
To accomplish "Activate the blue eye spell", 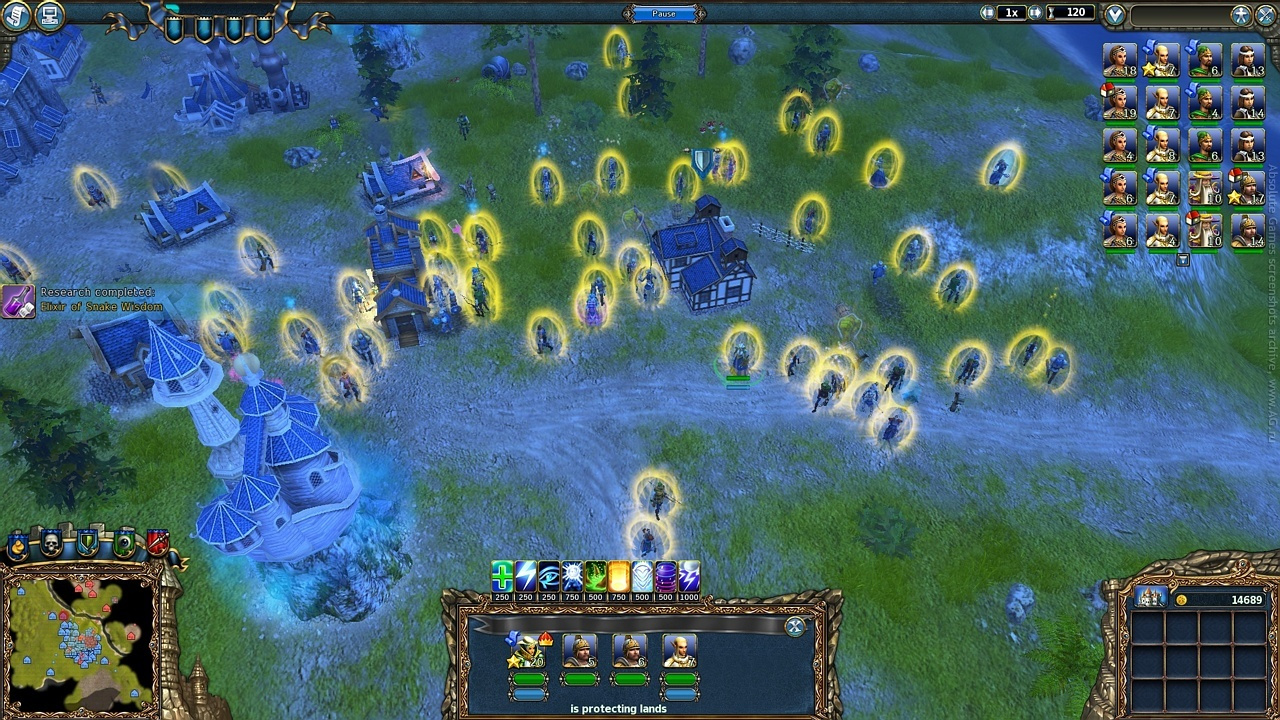I will (549, 576).
